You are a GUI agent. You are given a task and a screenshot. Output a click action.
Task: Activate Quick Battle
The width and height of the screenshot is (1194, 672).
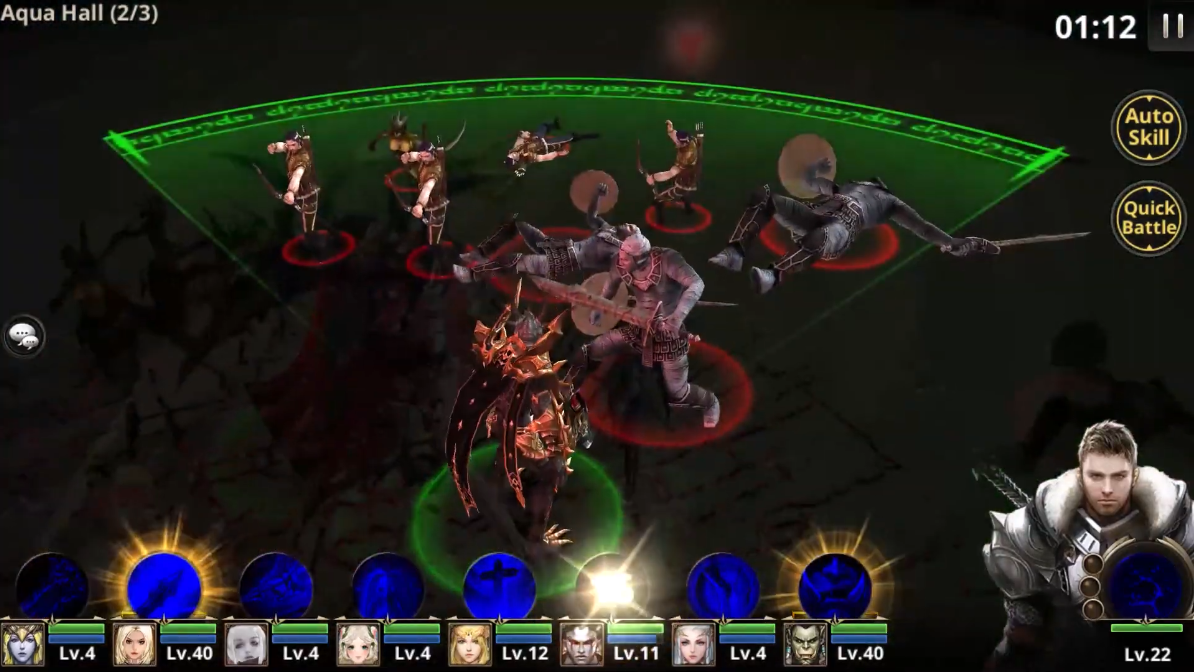click(1148, 217)
